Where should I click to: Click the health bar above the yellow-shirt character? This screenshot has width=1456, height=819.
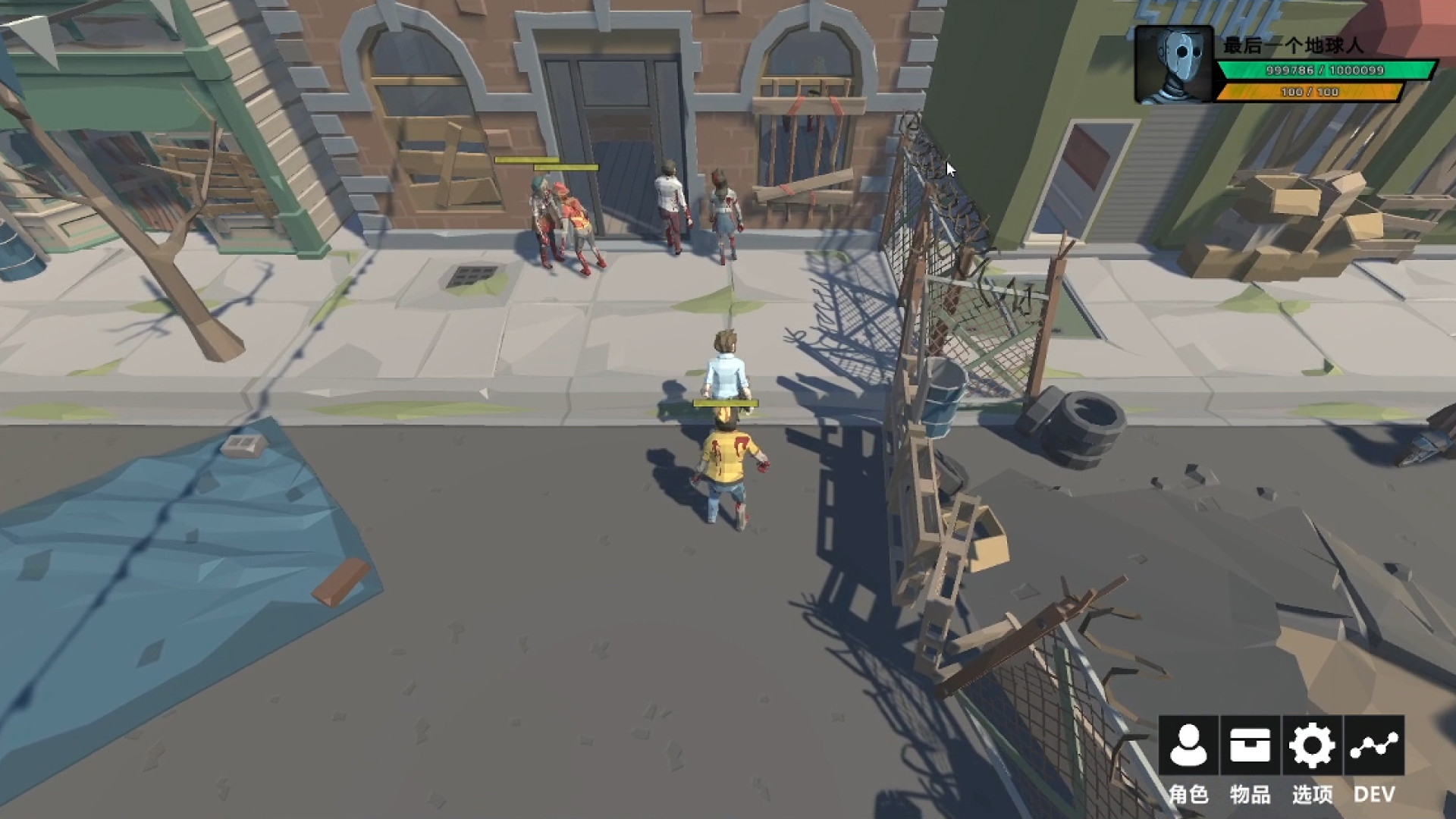724,404
